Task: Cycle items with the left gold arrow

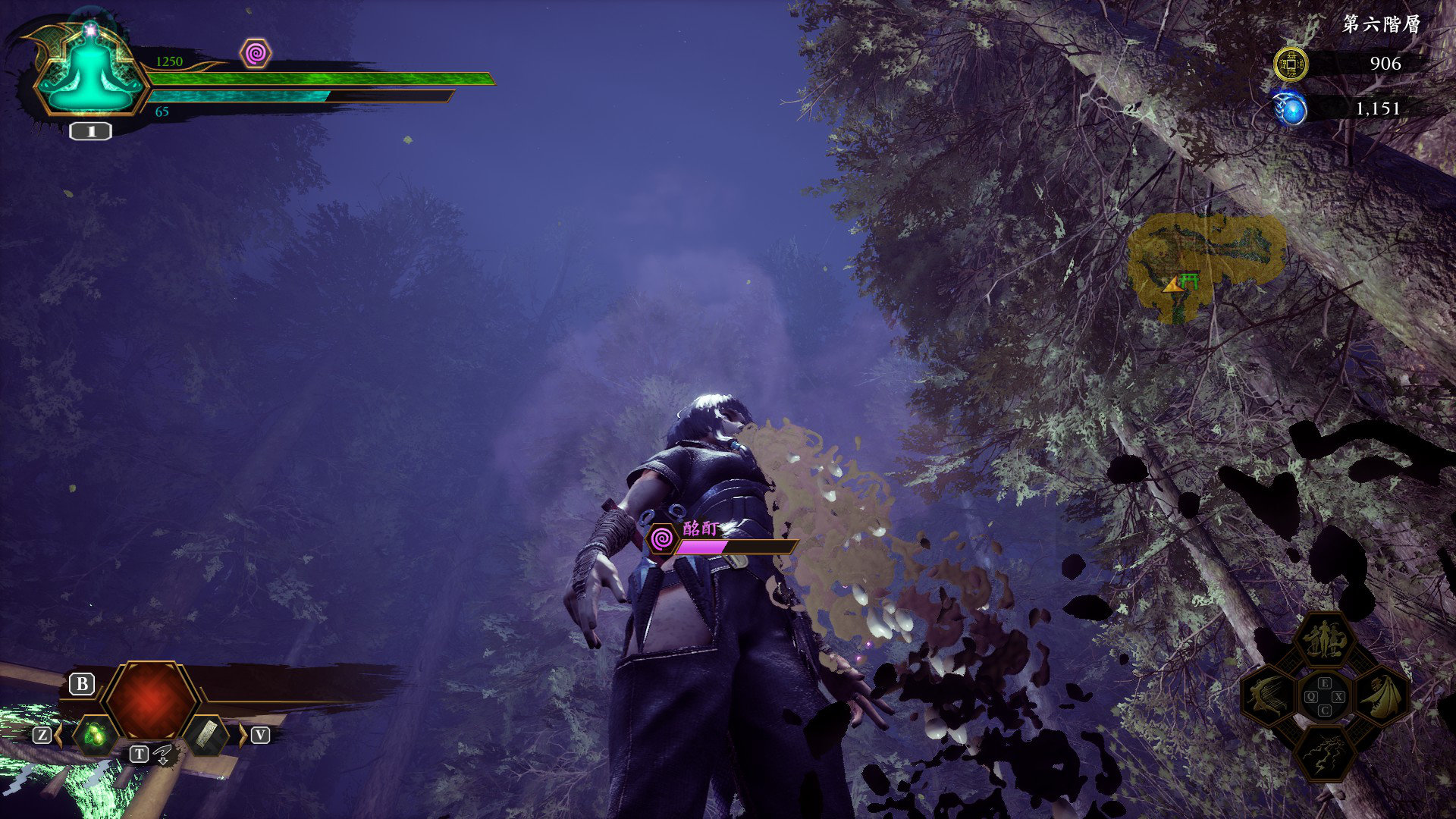Action: pyautogui.click(x=59, y=734)
